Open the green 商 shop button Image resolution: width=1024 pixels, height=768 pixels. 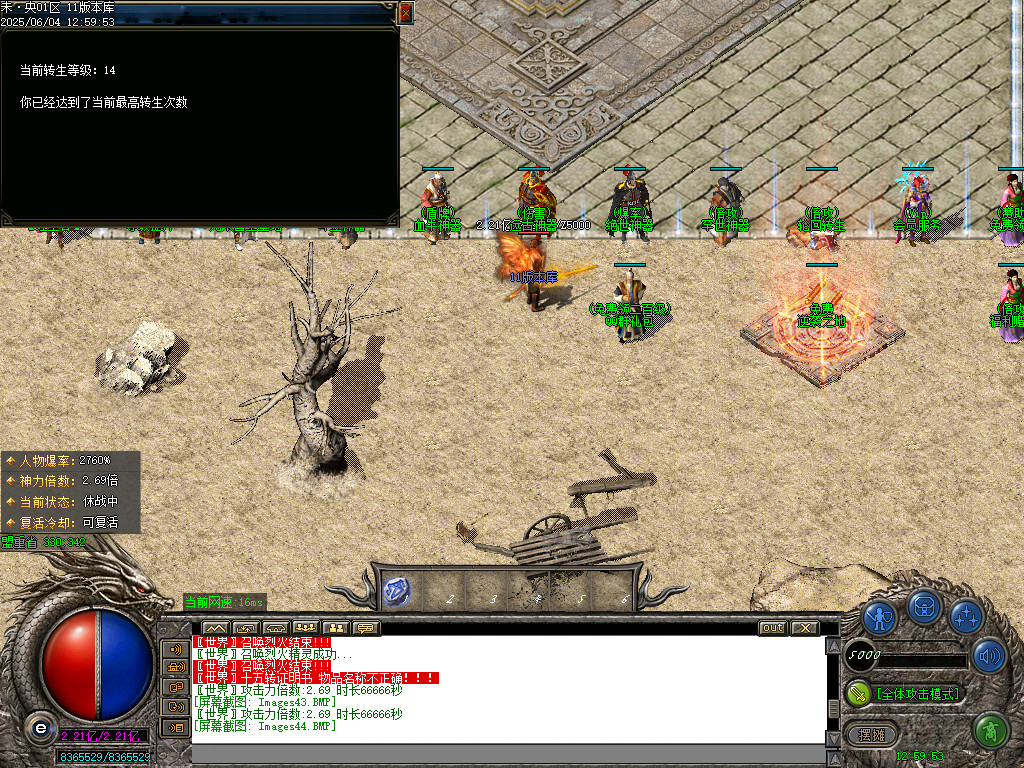click(990, 731)
